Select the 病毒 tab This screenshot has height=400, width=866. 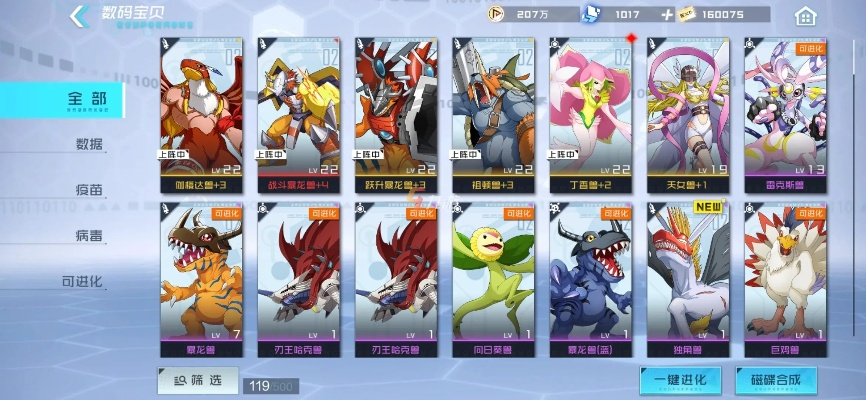coord(90,236)
